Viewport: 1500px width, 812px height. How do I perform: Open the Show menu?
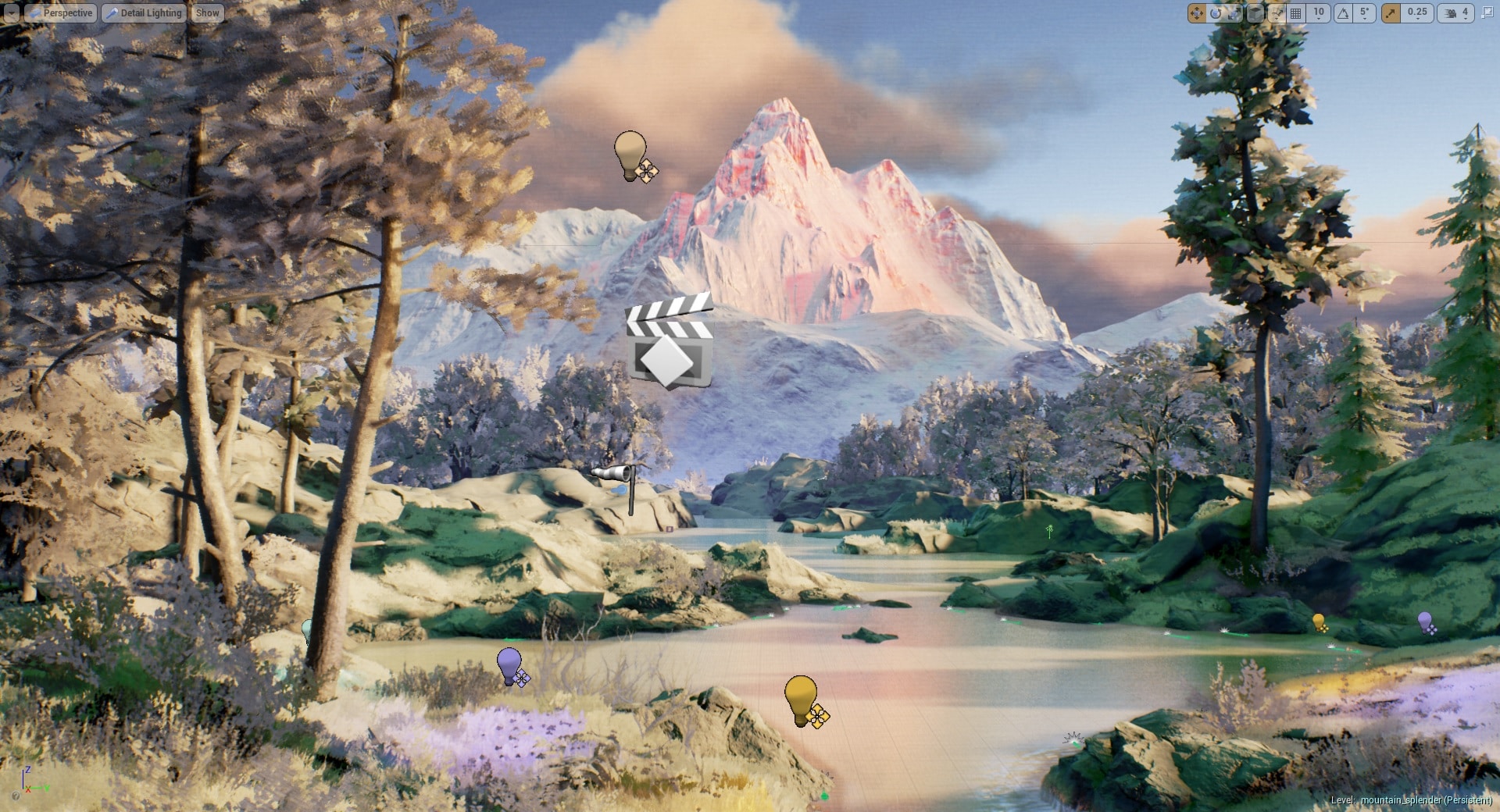point(206,12)
